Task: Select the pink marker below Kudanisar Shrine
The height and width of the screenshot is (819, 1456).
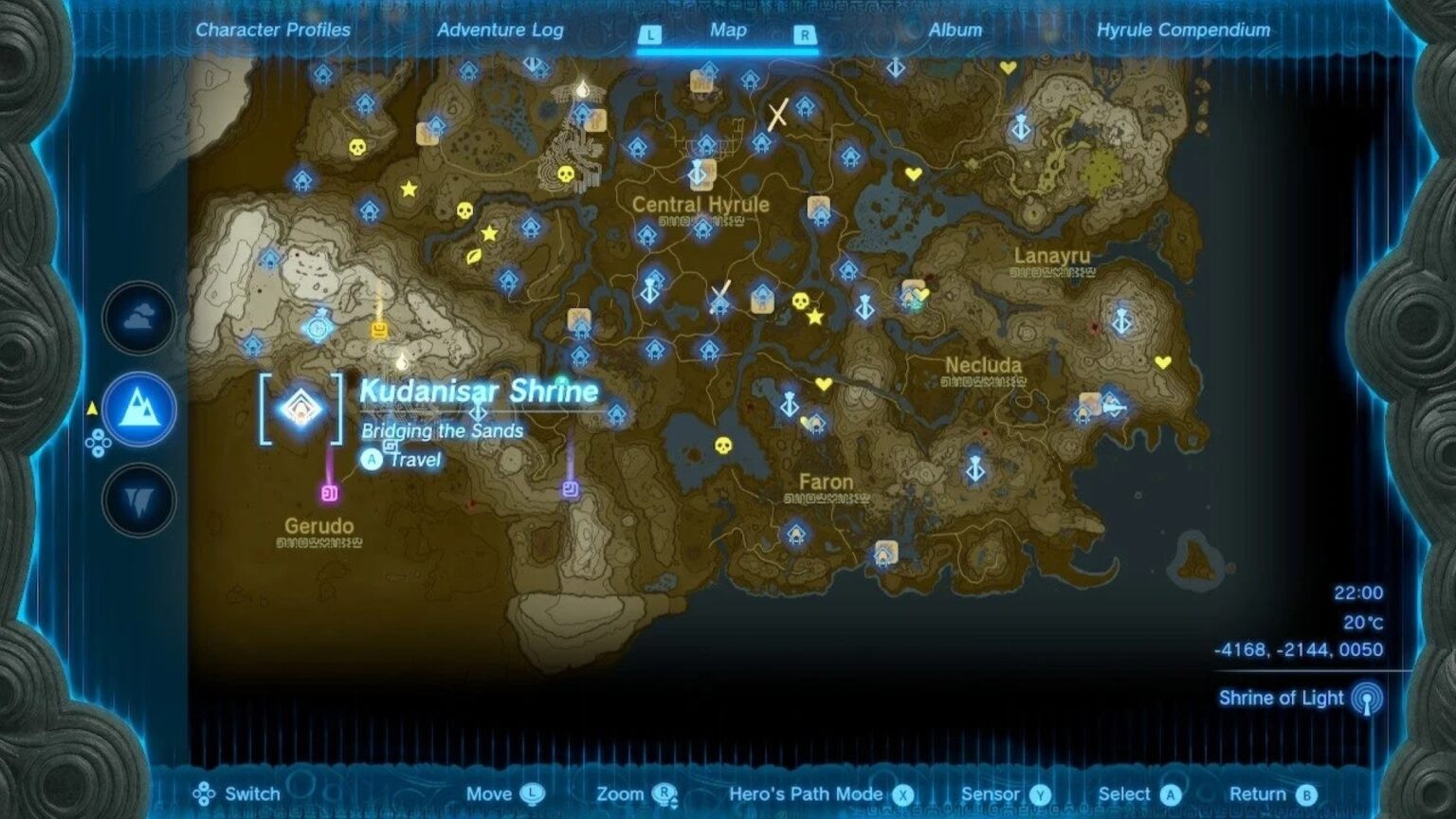Action: [328, 492]
